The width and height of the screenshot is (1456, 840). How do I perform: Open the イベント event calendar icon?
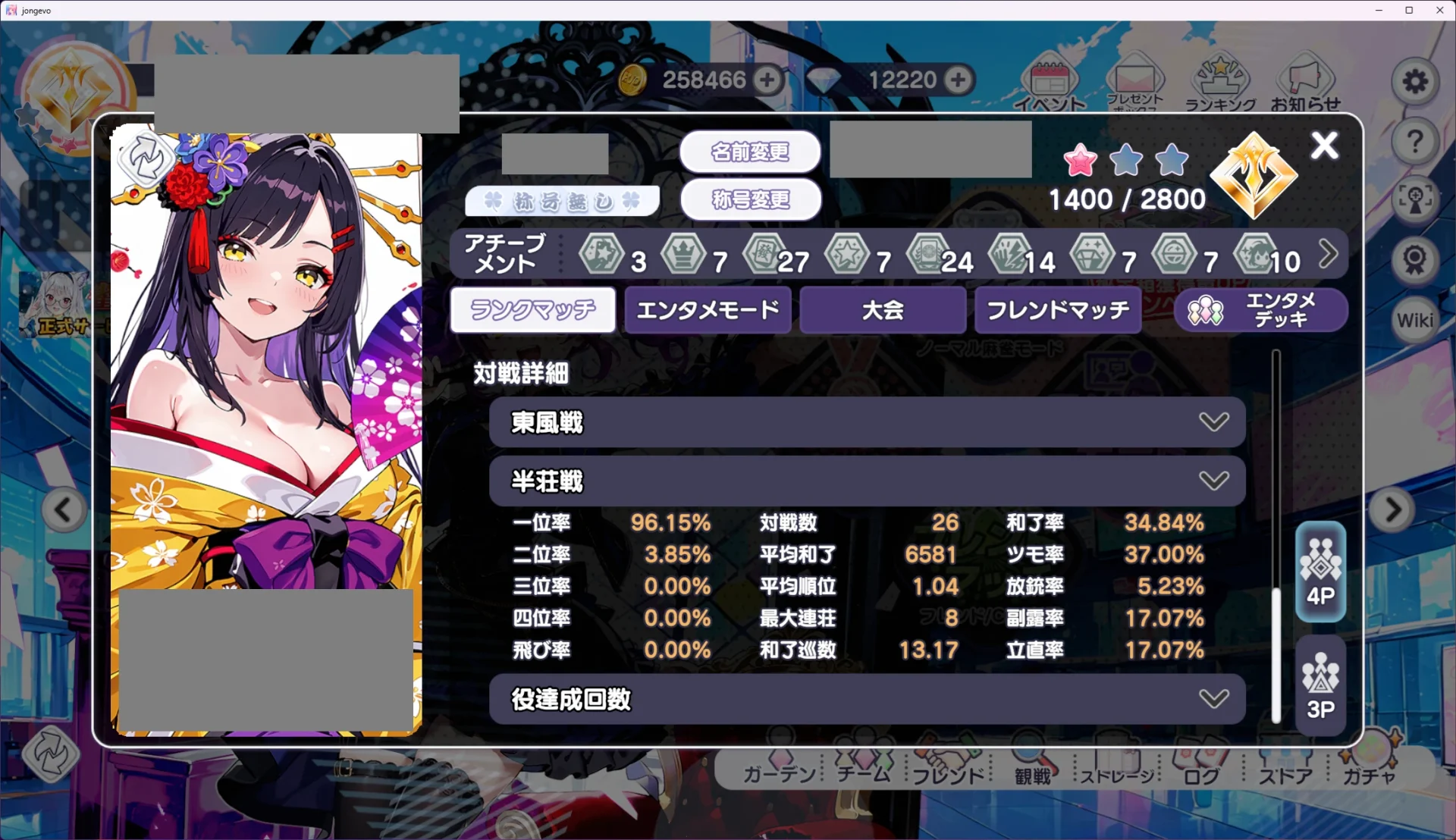click(1050, 82)
